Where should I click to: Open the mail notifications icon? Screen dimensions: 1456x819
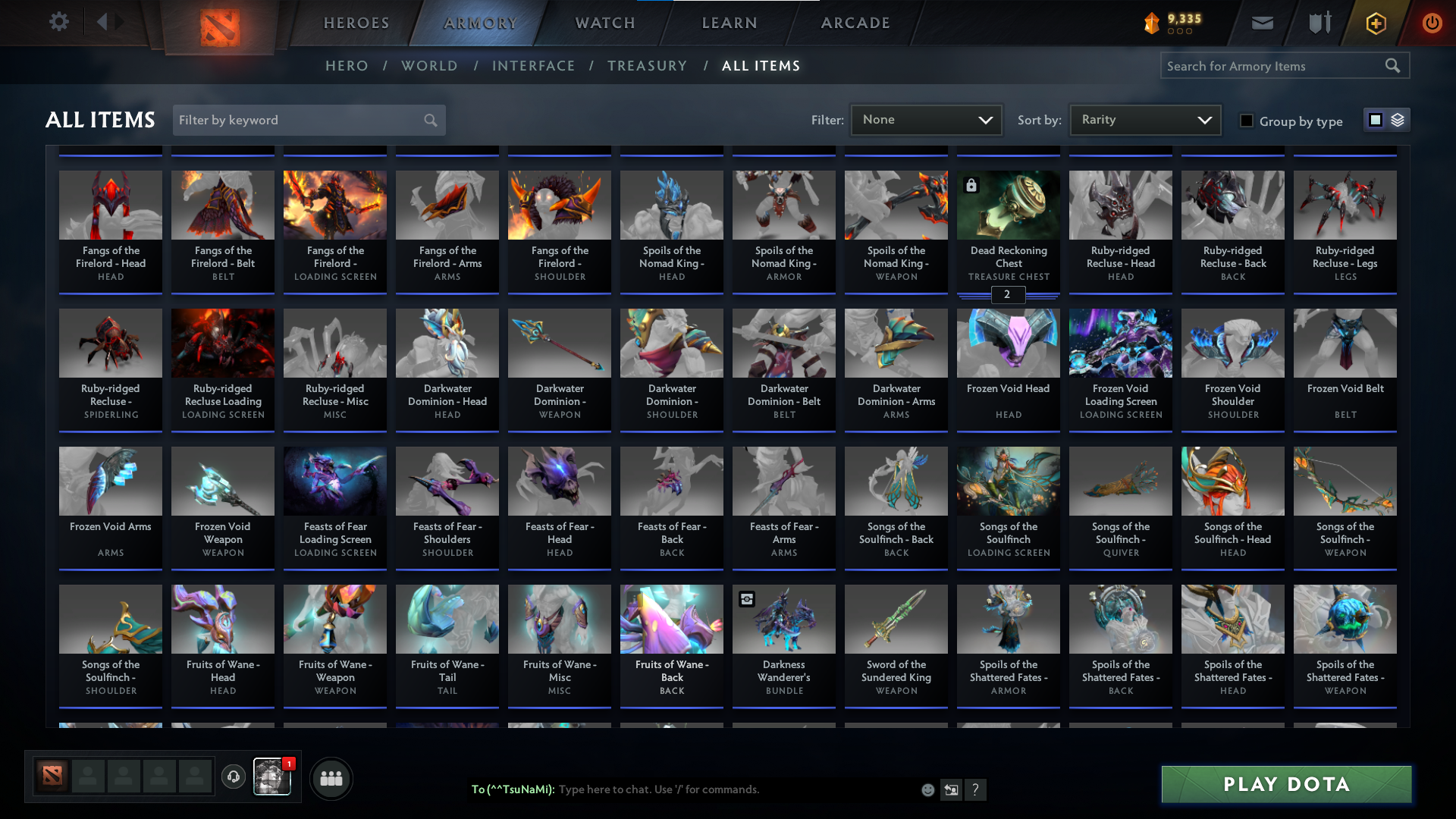pyautogui.click(x=1261, y=23)
